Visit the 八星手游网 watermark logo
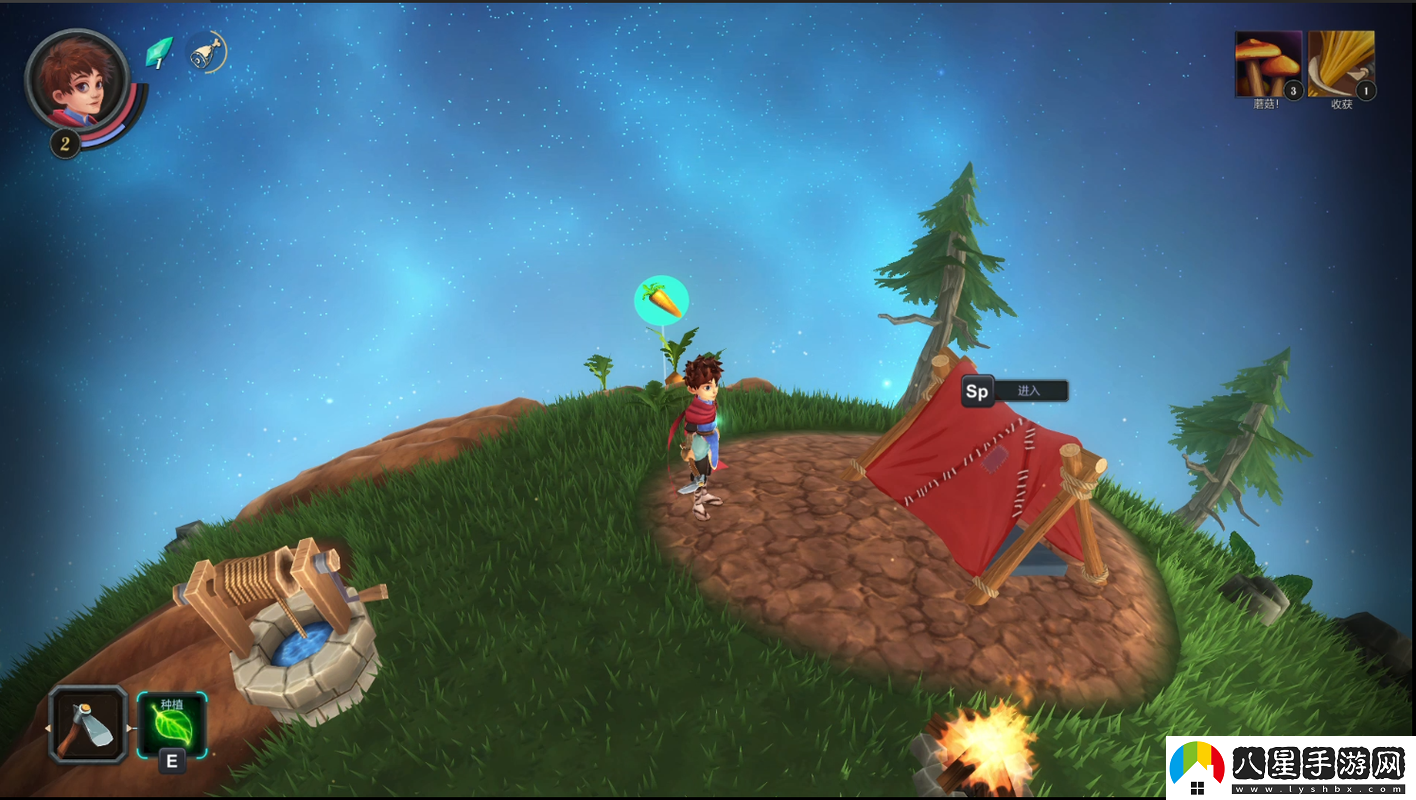The image size is (1416, 800). (x=1290, y=768)
